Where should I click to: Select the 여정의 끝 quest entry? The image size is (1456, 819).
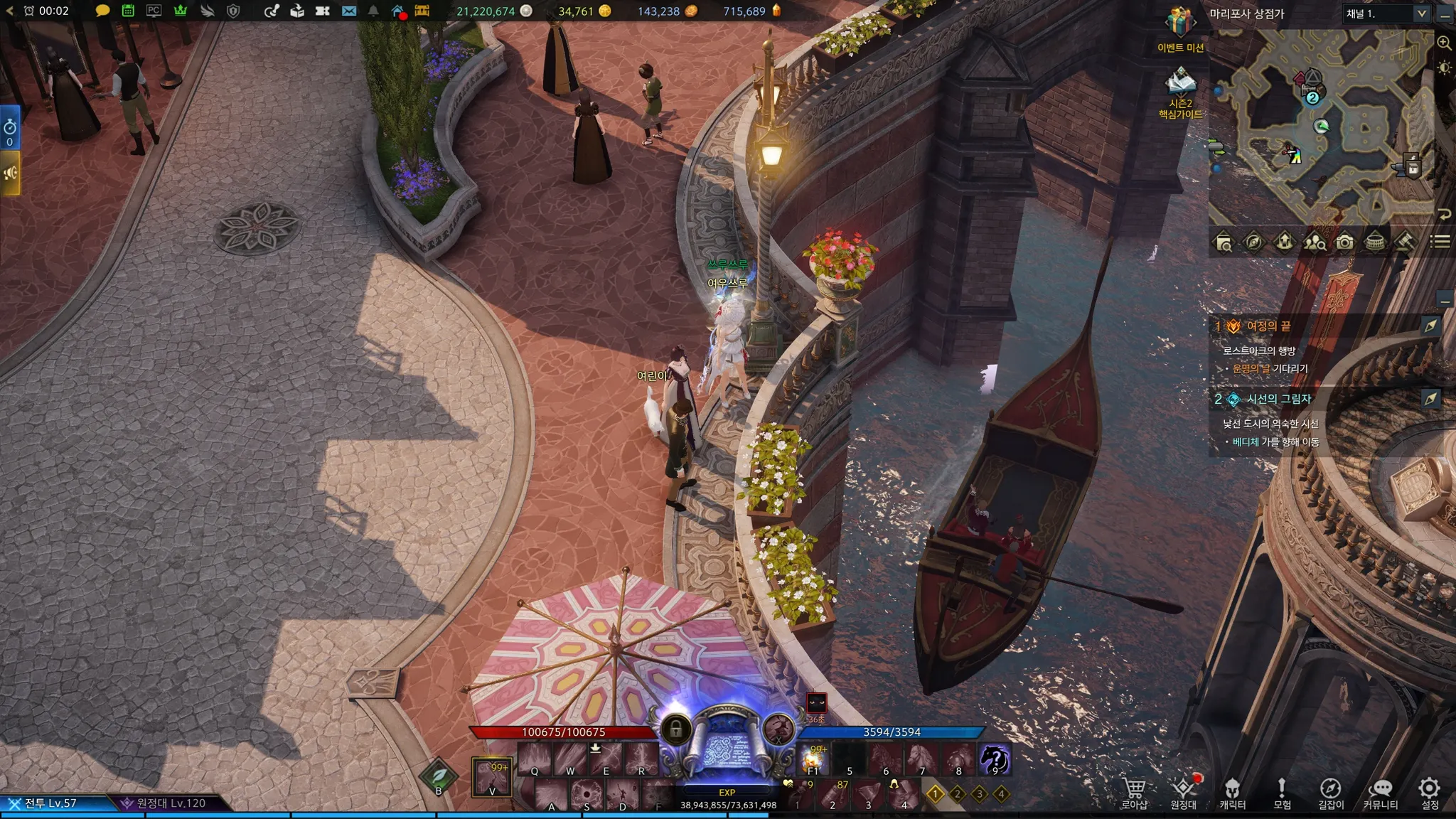click(1268, 326)
